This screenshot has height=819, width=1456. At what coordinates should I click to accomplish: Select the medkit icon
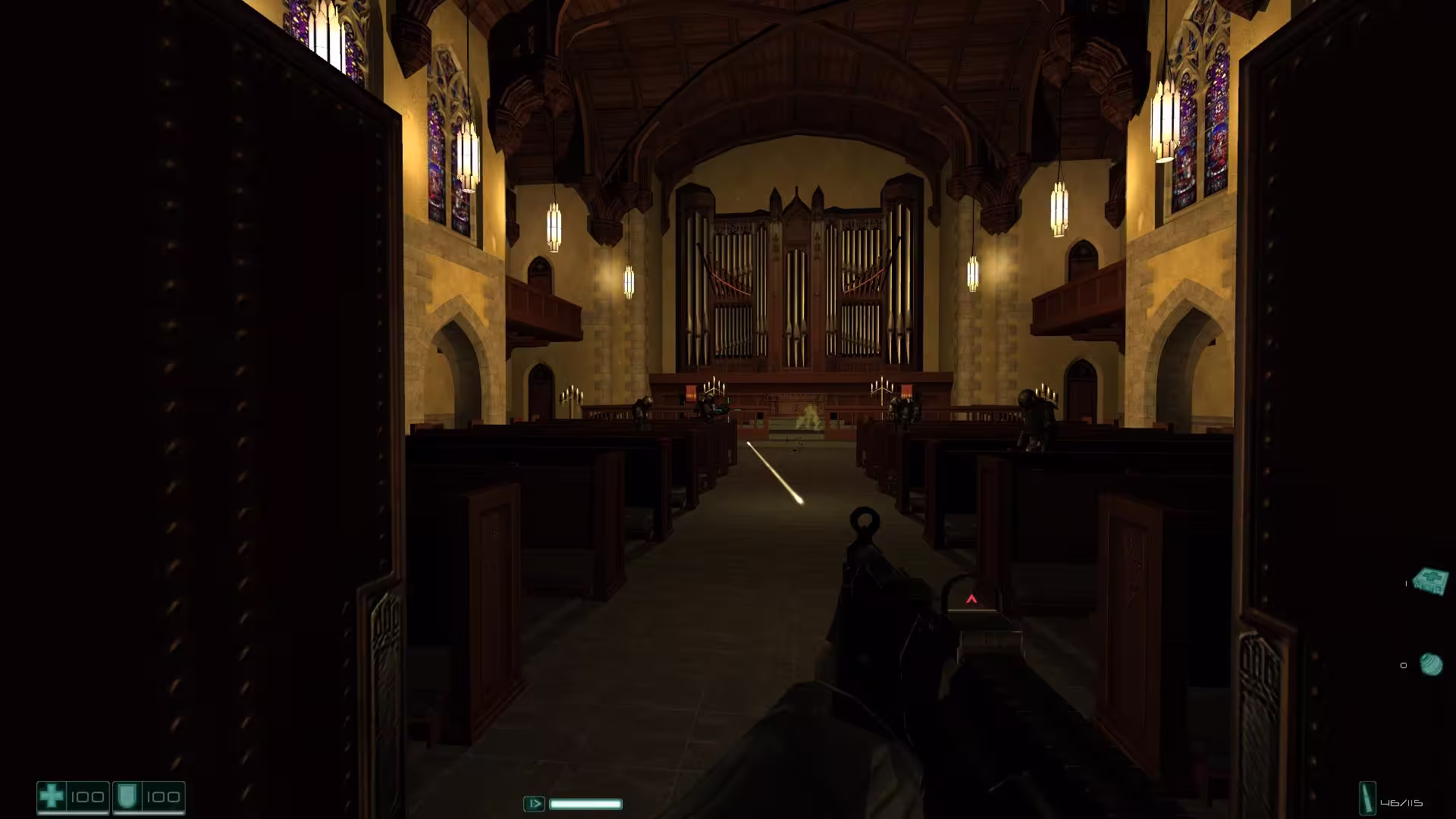(x=1430, y=581)
